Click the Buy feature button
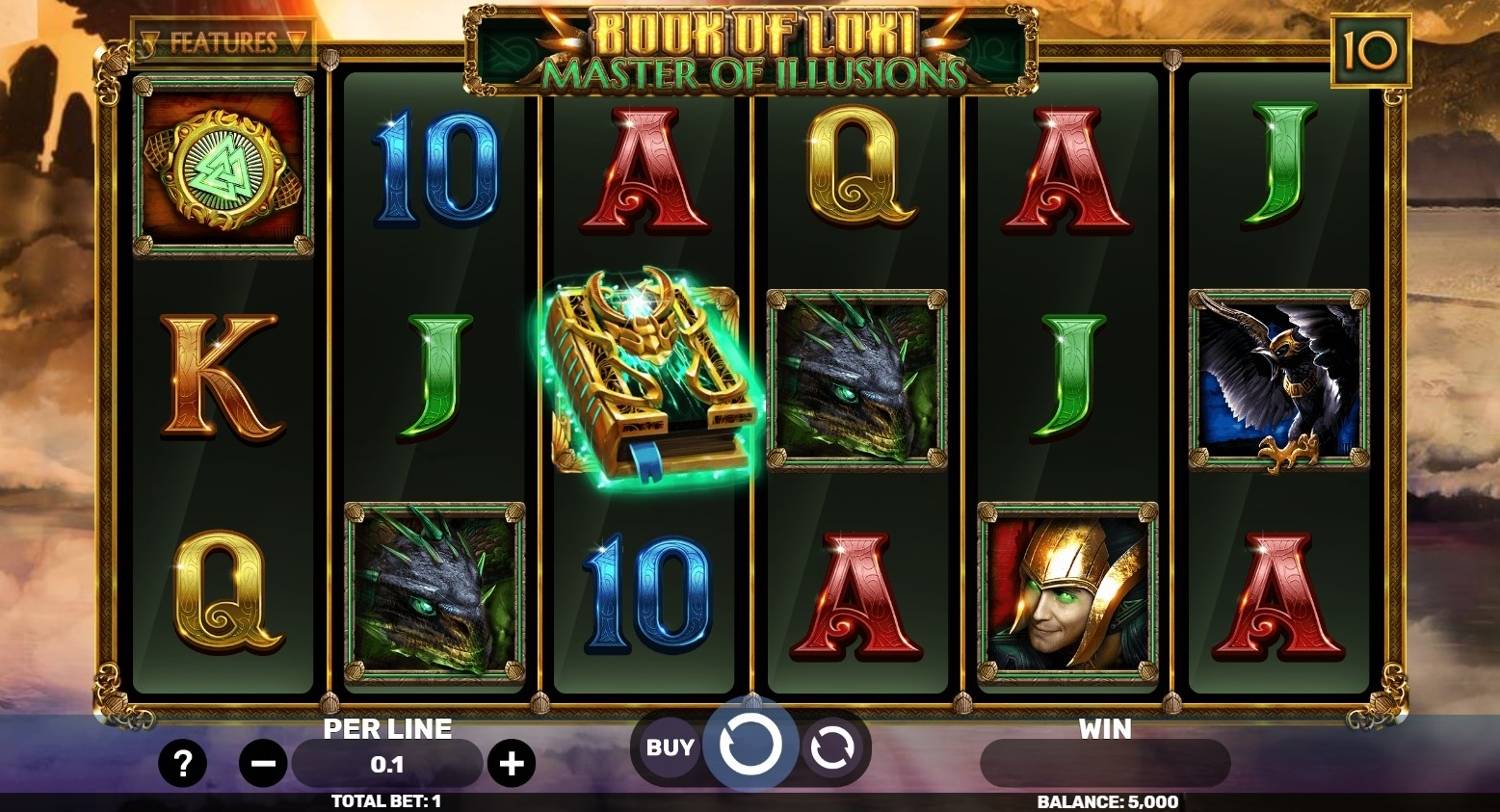This screenshot has width=1500, height=812. (669, 746)
